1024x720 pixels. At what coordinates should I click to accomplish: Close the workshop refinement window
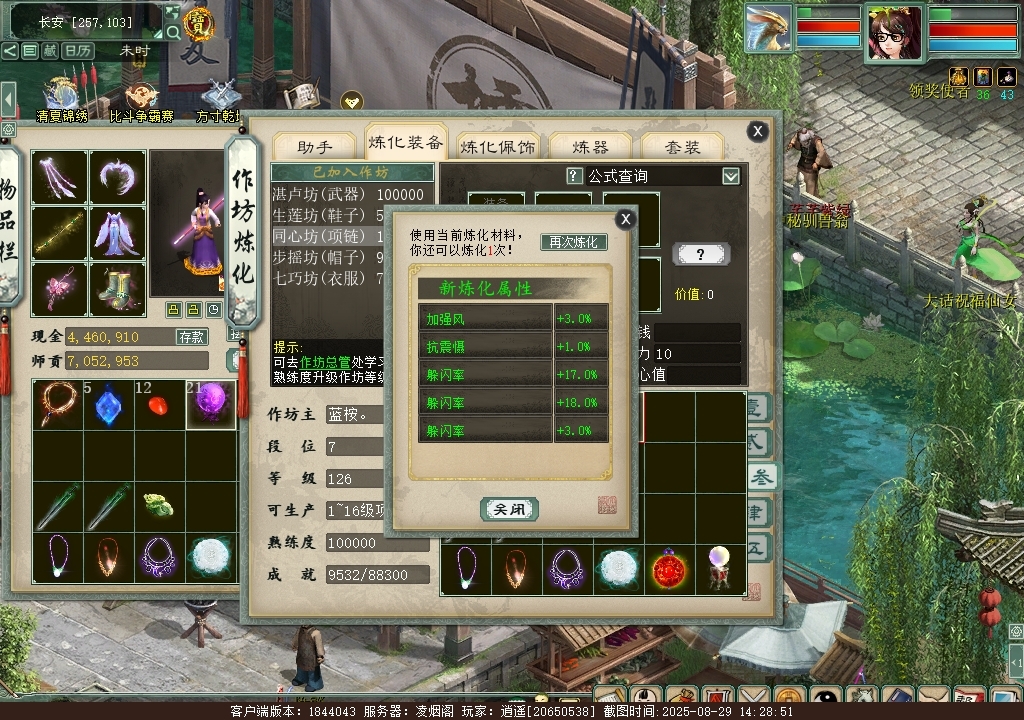coord(758,131)
